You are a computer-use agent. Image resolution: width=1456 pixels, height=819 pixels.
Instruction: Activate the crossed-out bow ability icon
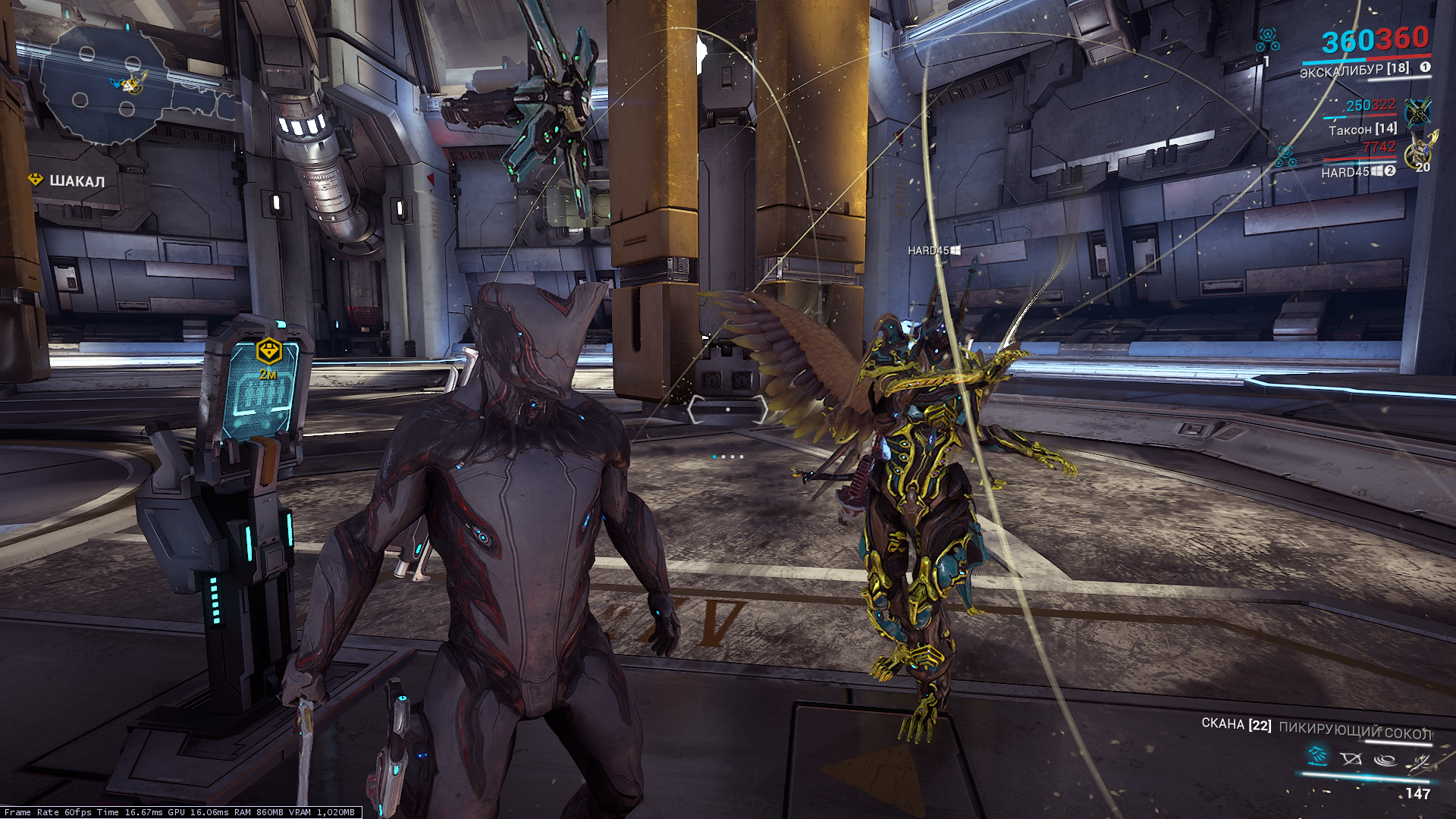[1351, 758]
